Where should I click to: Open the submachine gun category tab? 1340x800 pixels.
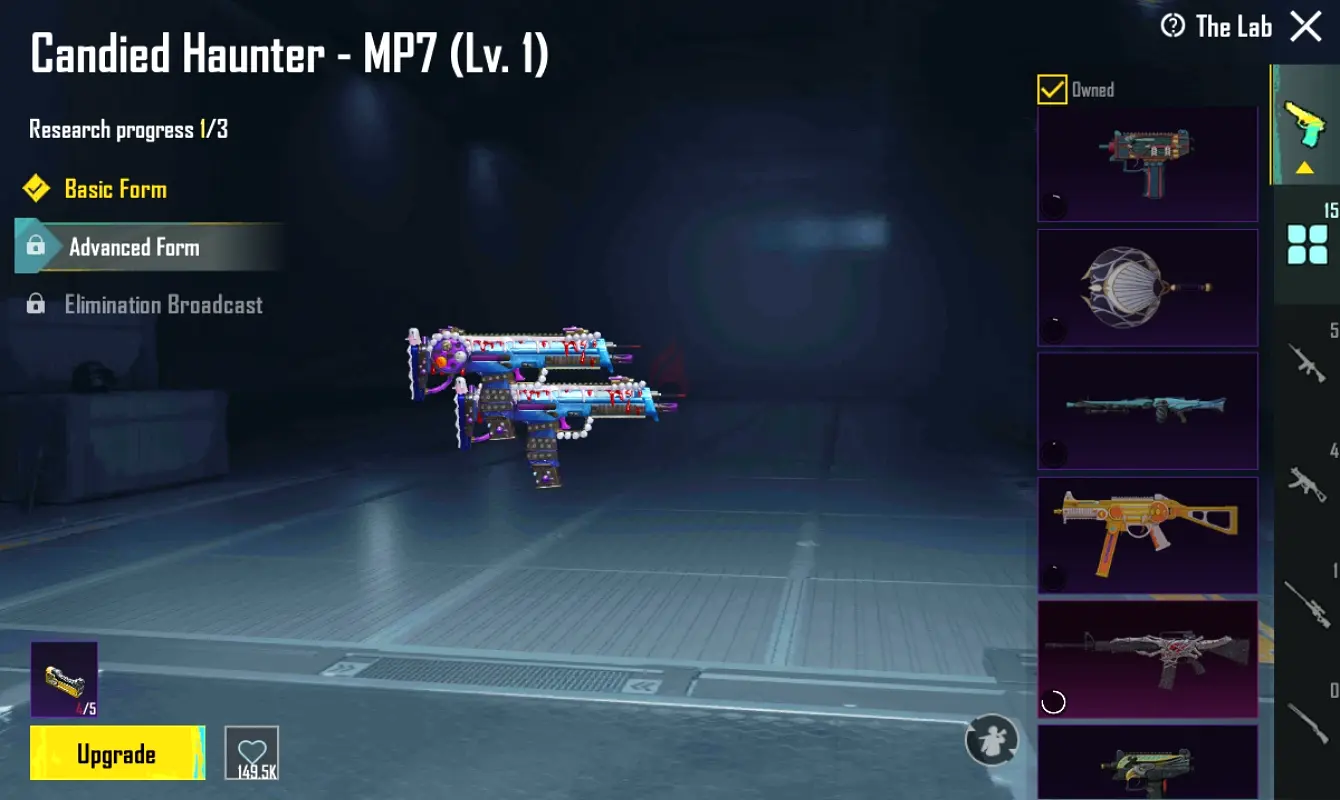point(1307,483)
